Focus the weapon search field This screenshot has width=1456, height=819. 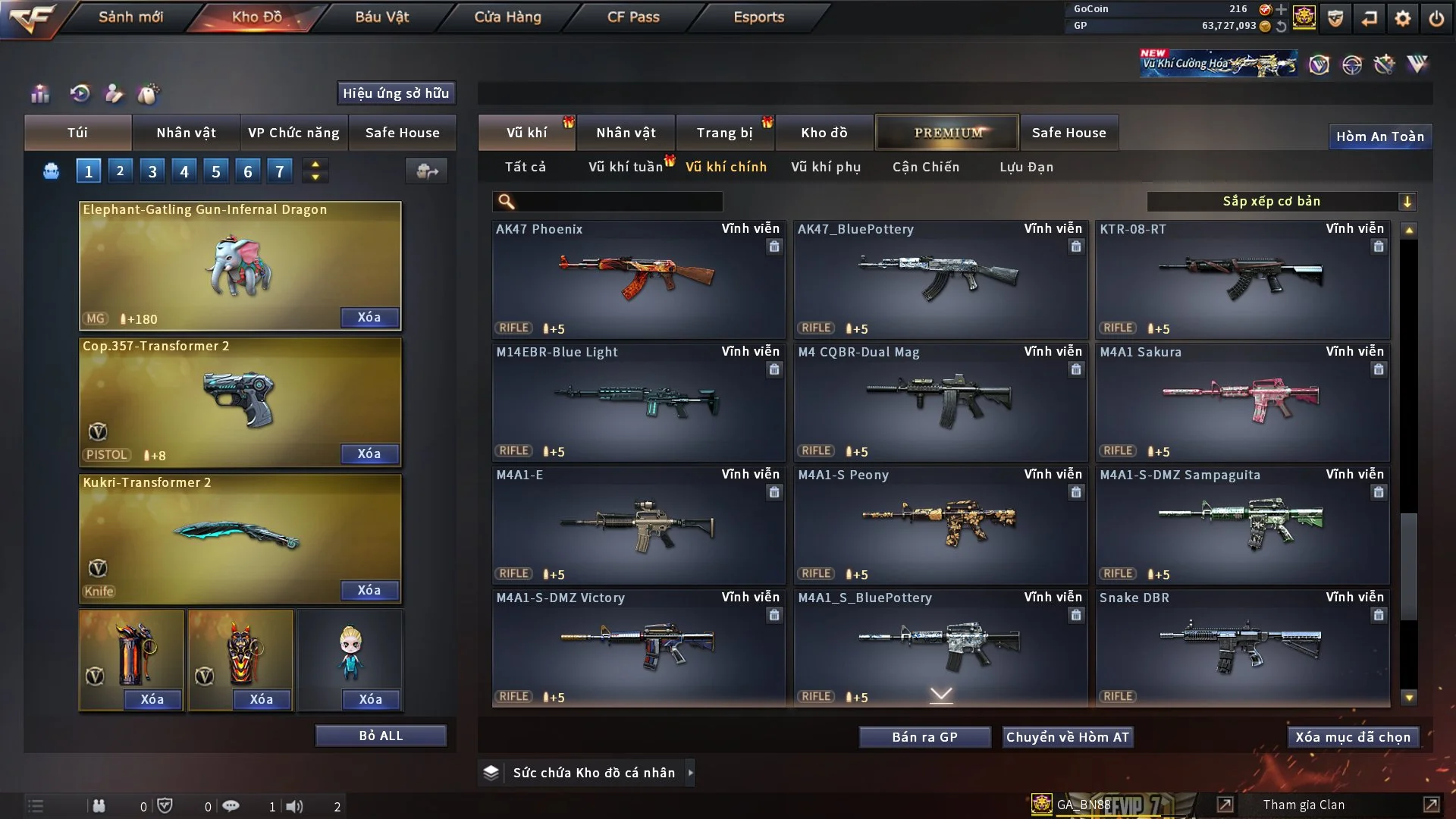click(618, 202)
